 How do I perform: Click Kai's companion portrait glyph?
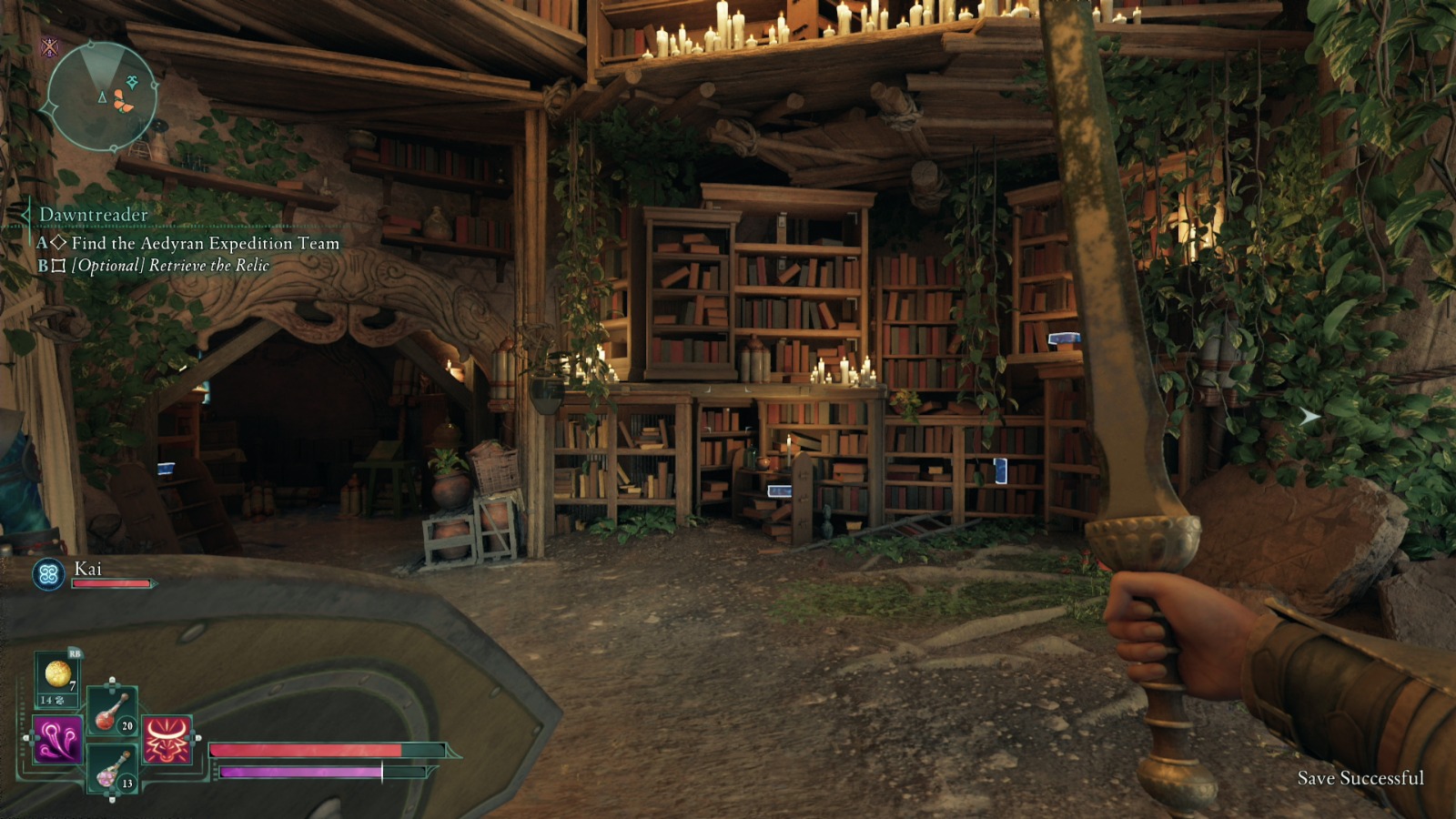48,573
